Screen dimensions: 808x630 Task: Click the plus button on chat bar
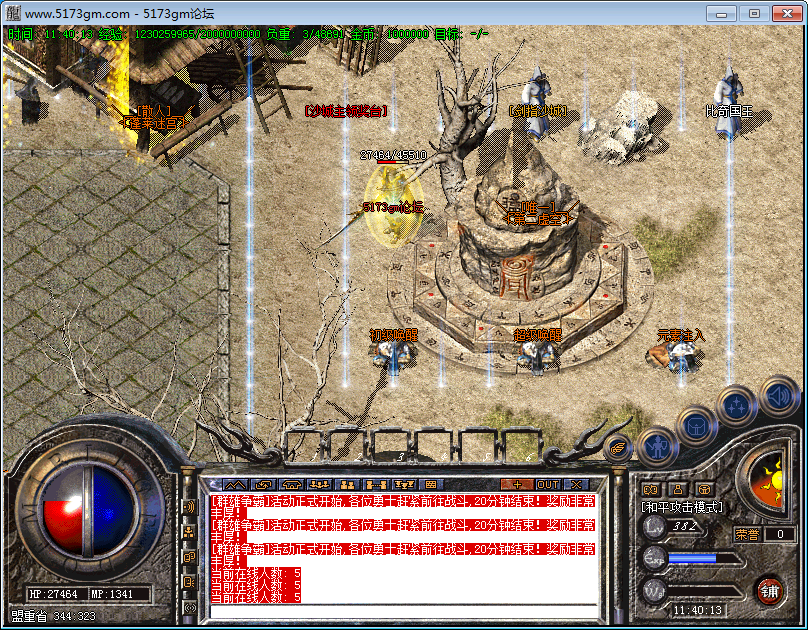[x=519, y=484]
